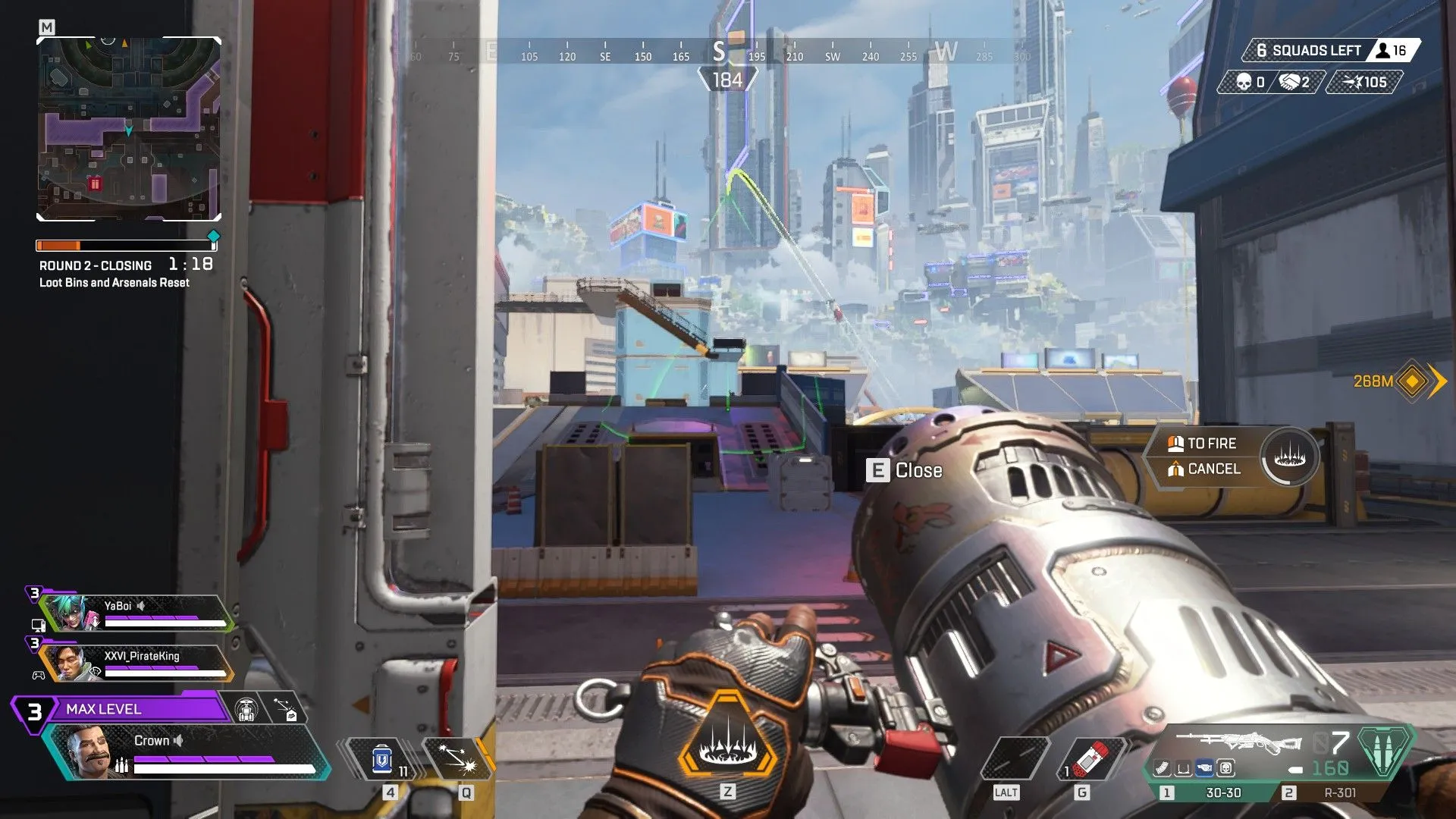The height and width of the screenshot is (819, 1456).
Task: Select weapon slot 1 labeled 30-30
Action: coord(1223,792)
